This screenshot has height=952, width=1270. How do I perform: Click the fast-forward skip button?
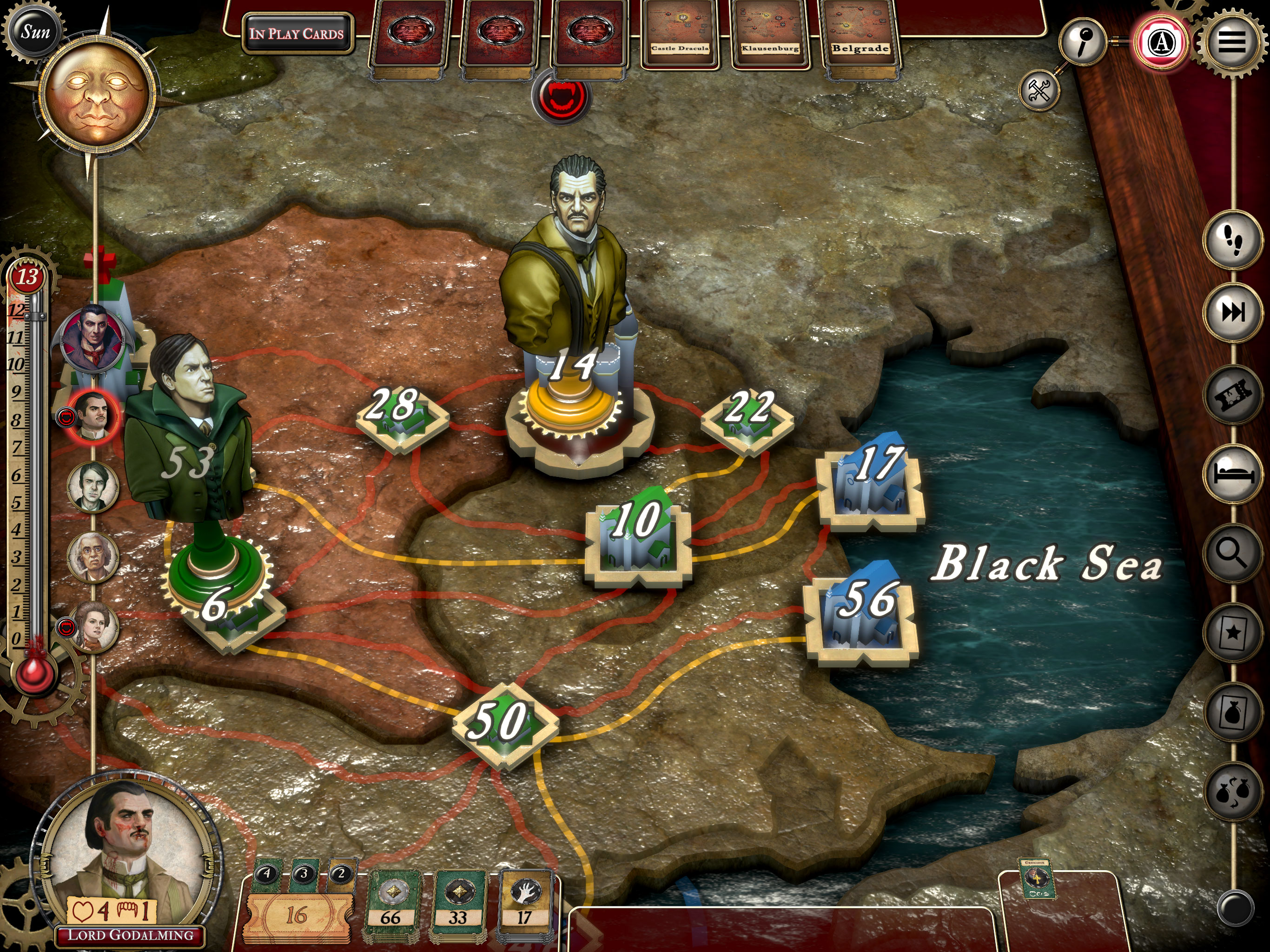[x=1233, y=312]
